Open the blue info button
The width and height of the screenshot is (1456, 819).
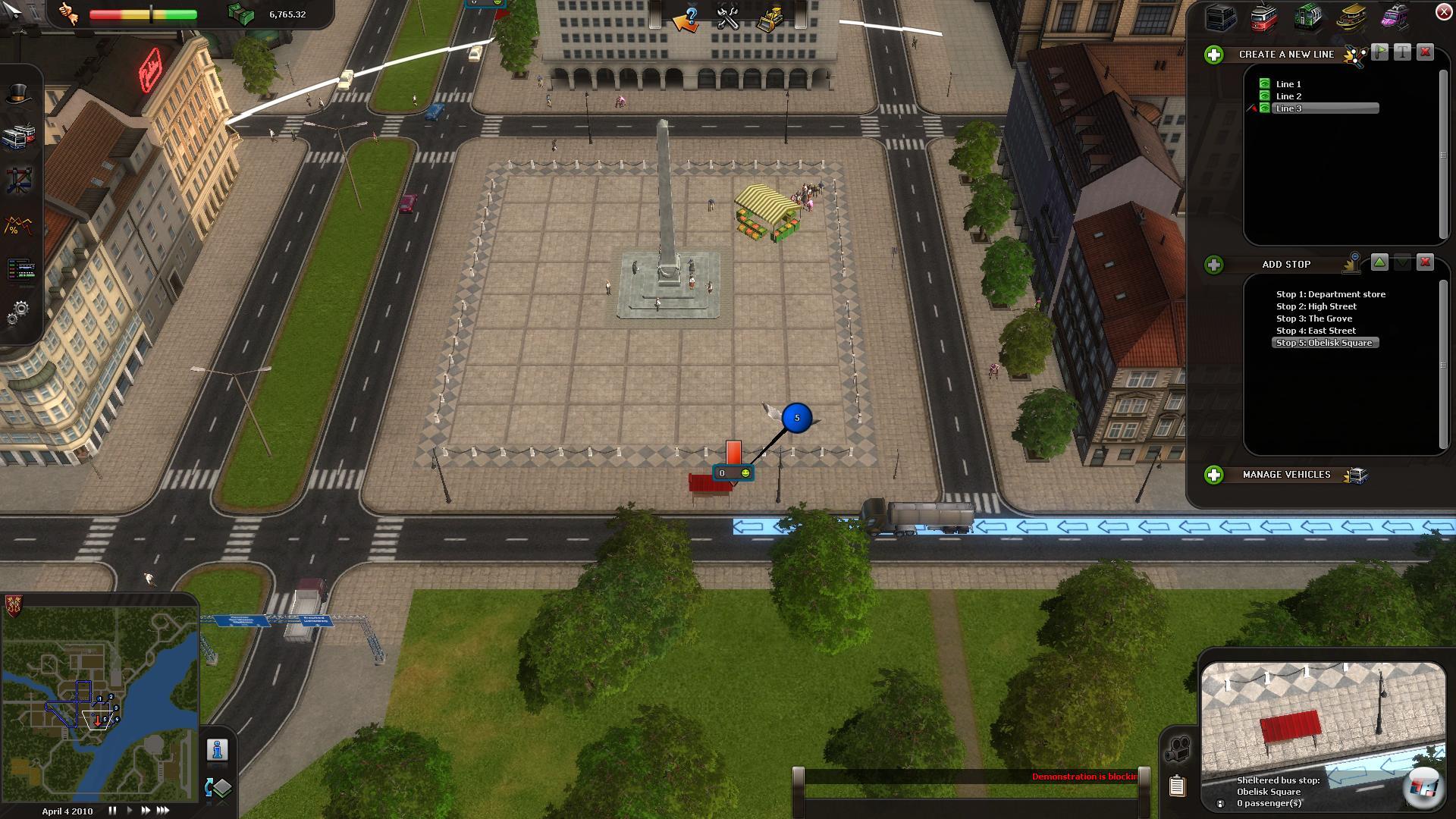pyautogui.click(x=218, y=750)
